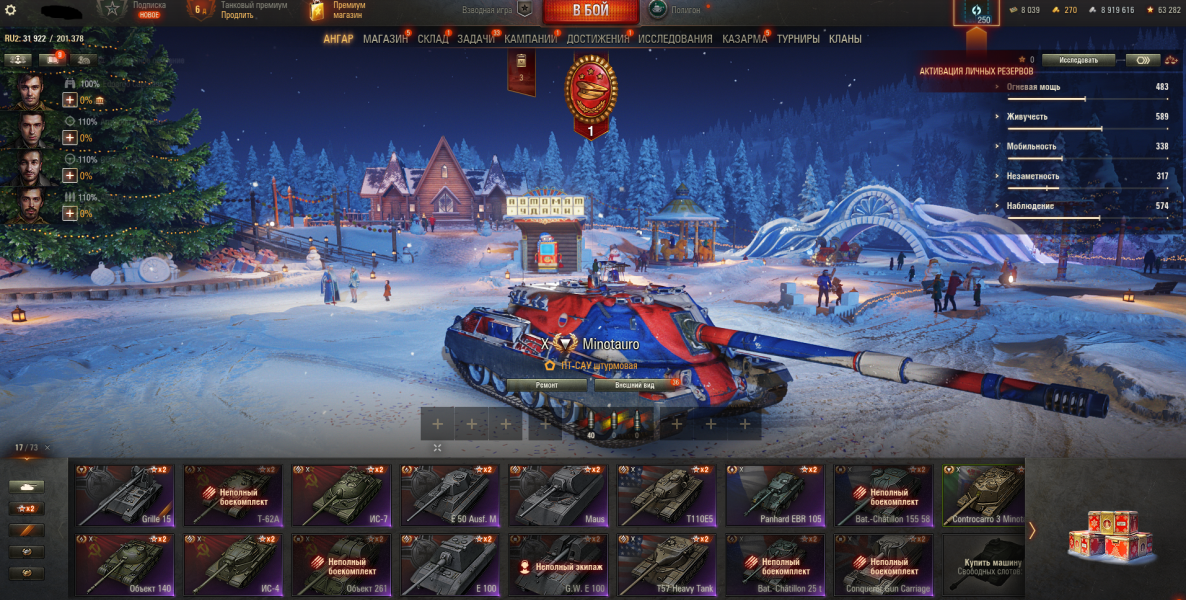Pick the T57 Heavy Tank card
This screenshot has height=600, width=1186.
[x=666, y=565]
